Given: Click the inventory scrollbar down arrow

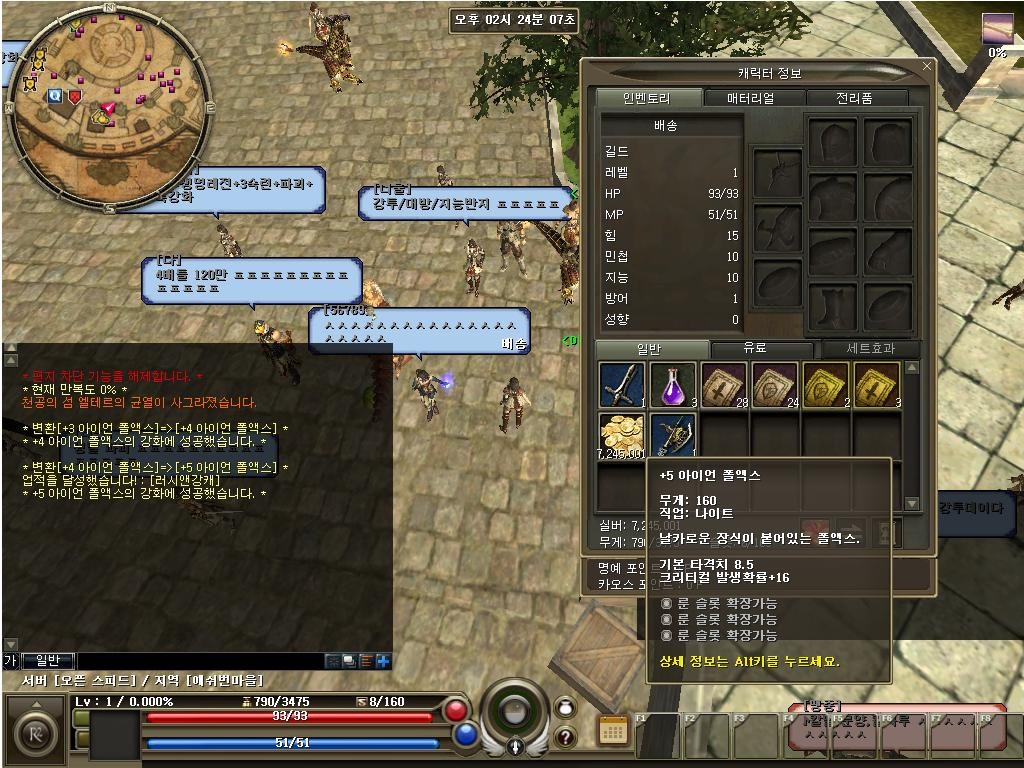Looking at the screenshot, I should click(x=911, y=503).
